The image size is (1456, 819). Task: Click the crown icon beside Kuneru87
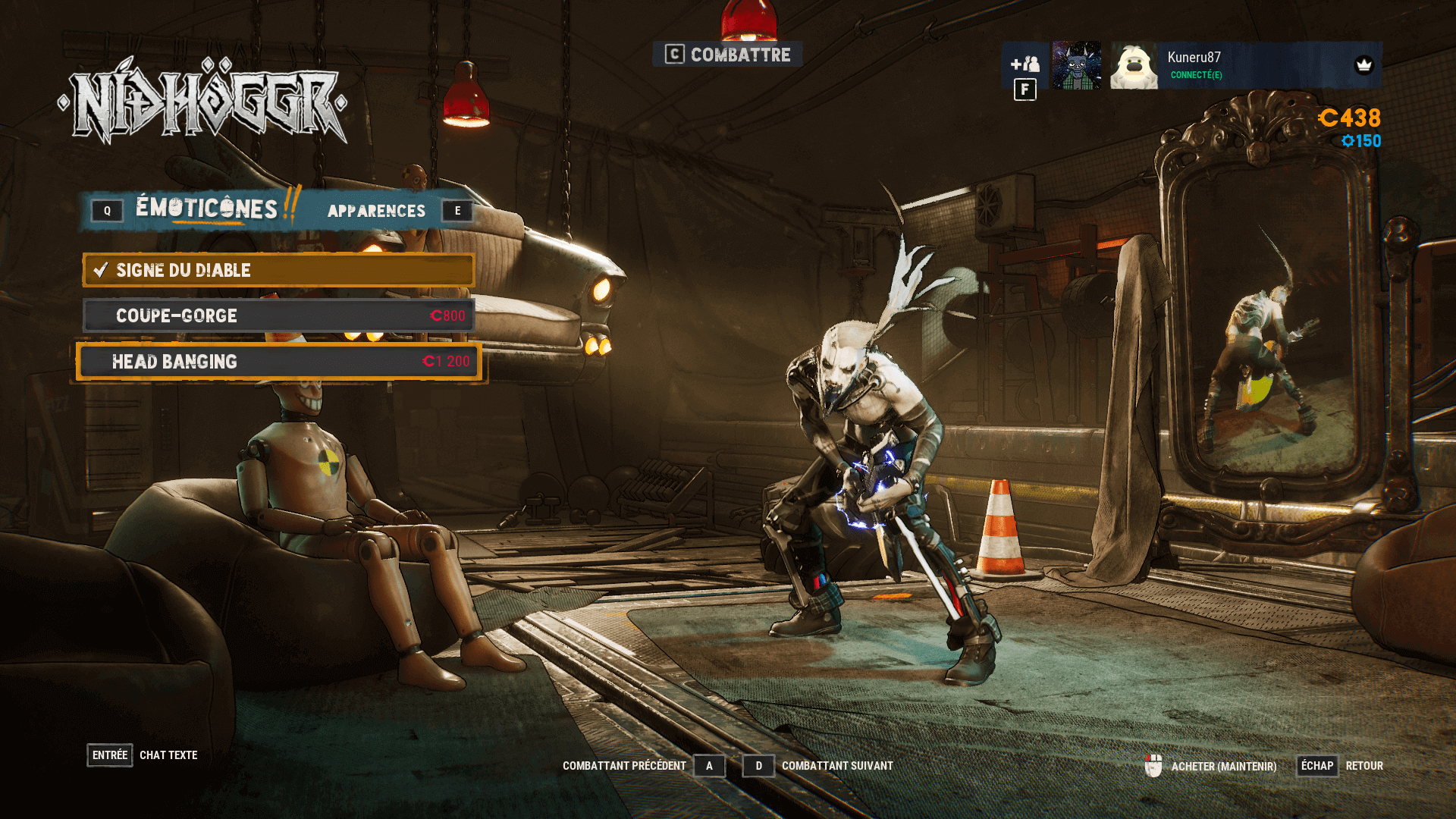[1365, 66]
